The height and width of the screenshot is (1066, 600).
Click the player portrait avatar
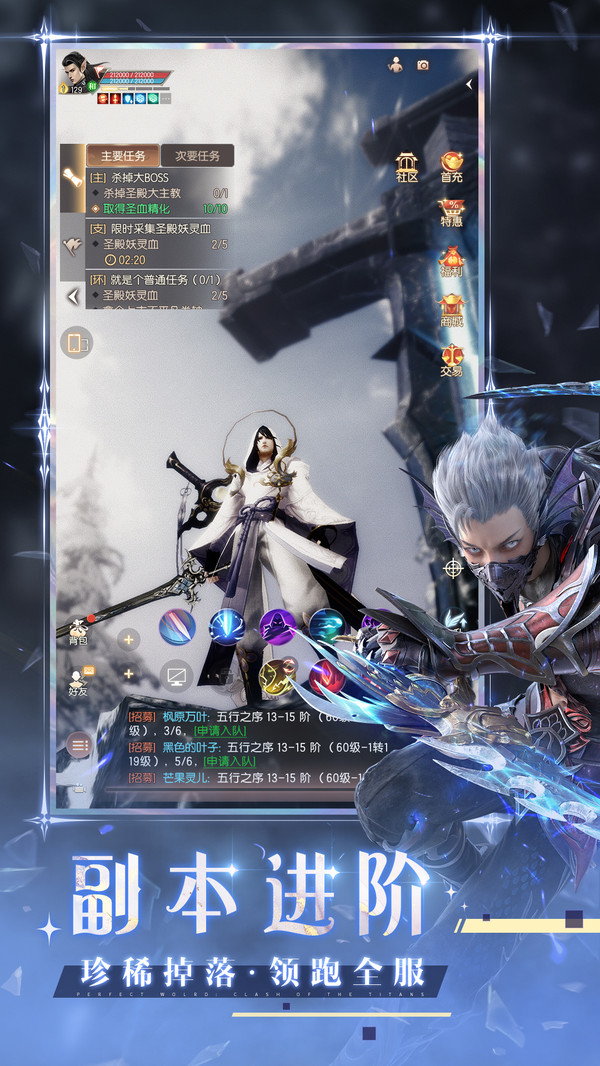point(76,68)
